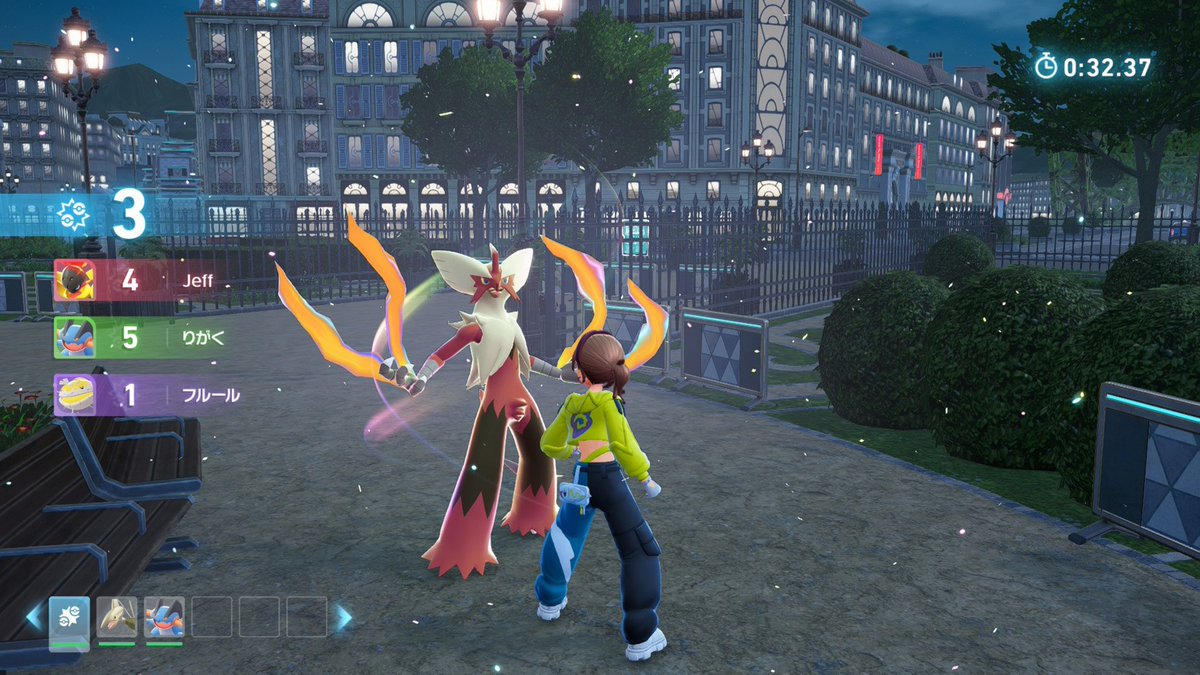This screenshot has height=675, width=1200.
Task: Select the Swampert slot in the hotbar
Action: click(164, 617)
